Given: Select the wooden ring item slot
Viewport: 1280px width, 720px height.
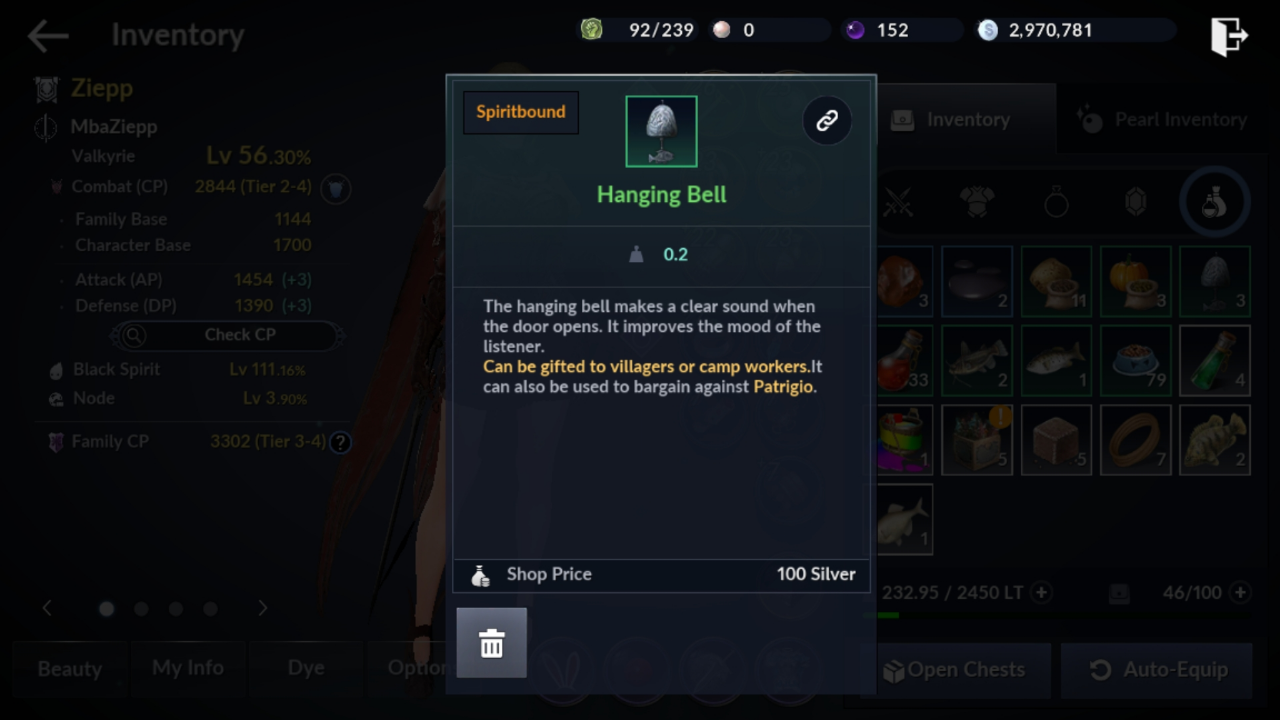Looking at the screenshot, I should click(1135, 439).
